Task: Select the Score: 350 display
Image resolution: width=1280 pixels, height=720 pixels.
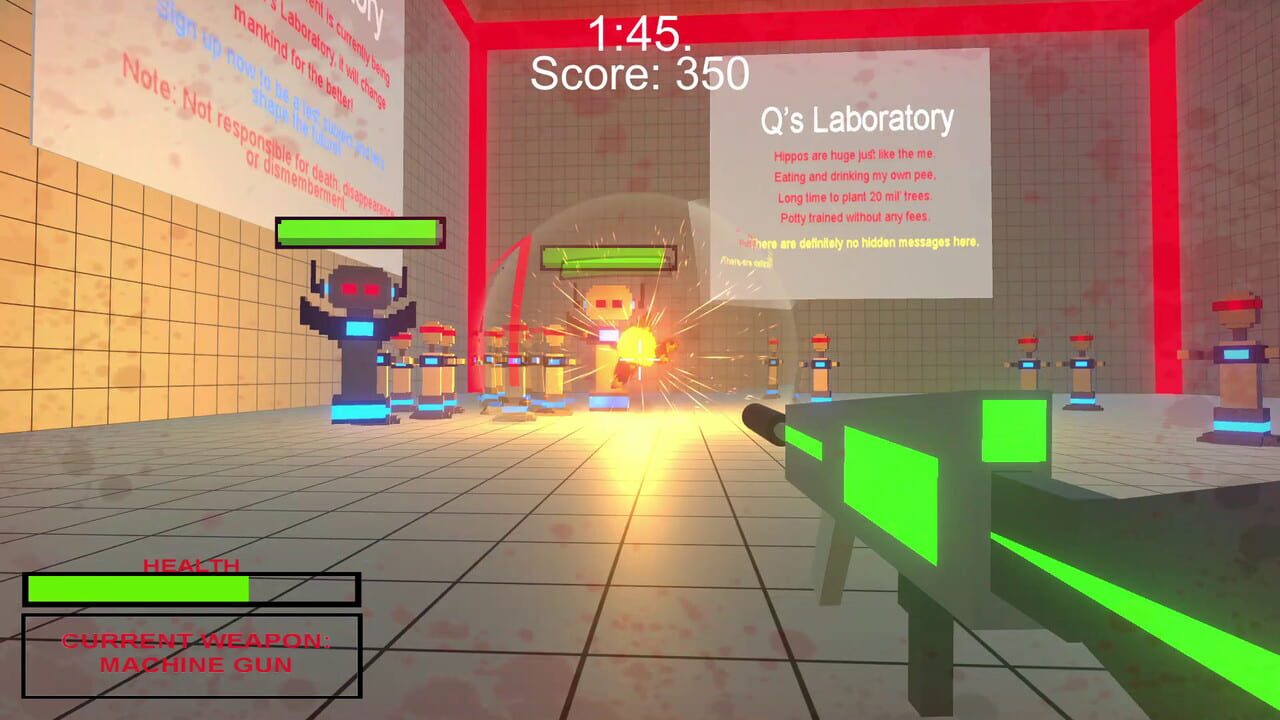Action: (640, 72)
